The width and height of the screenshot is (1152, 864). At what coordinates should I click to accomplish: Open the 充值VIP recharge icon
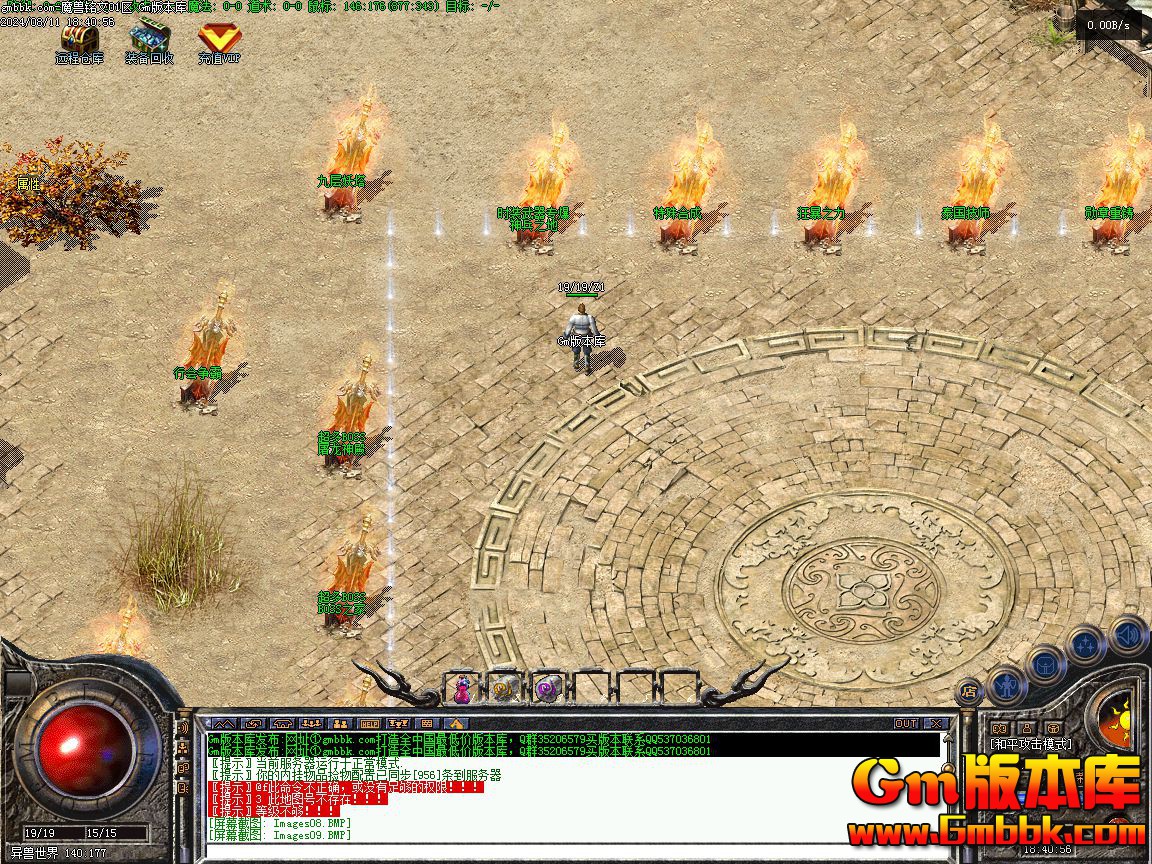[x=219, y=40]
